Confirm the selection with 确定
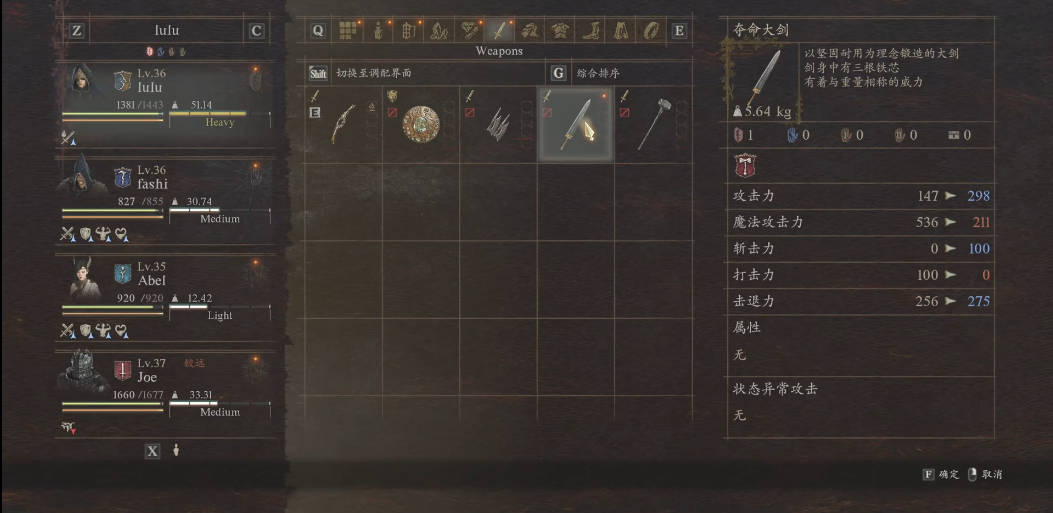Image resolution: width=1053 pixels, height=513 pixels. click(940, 474)
